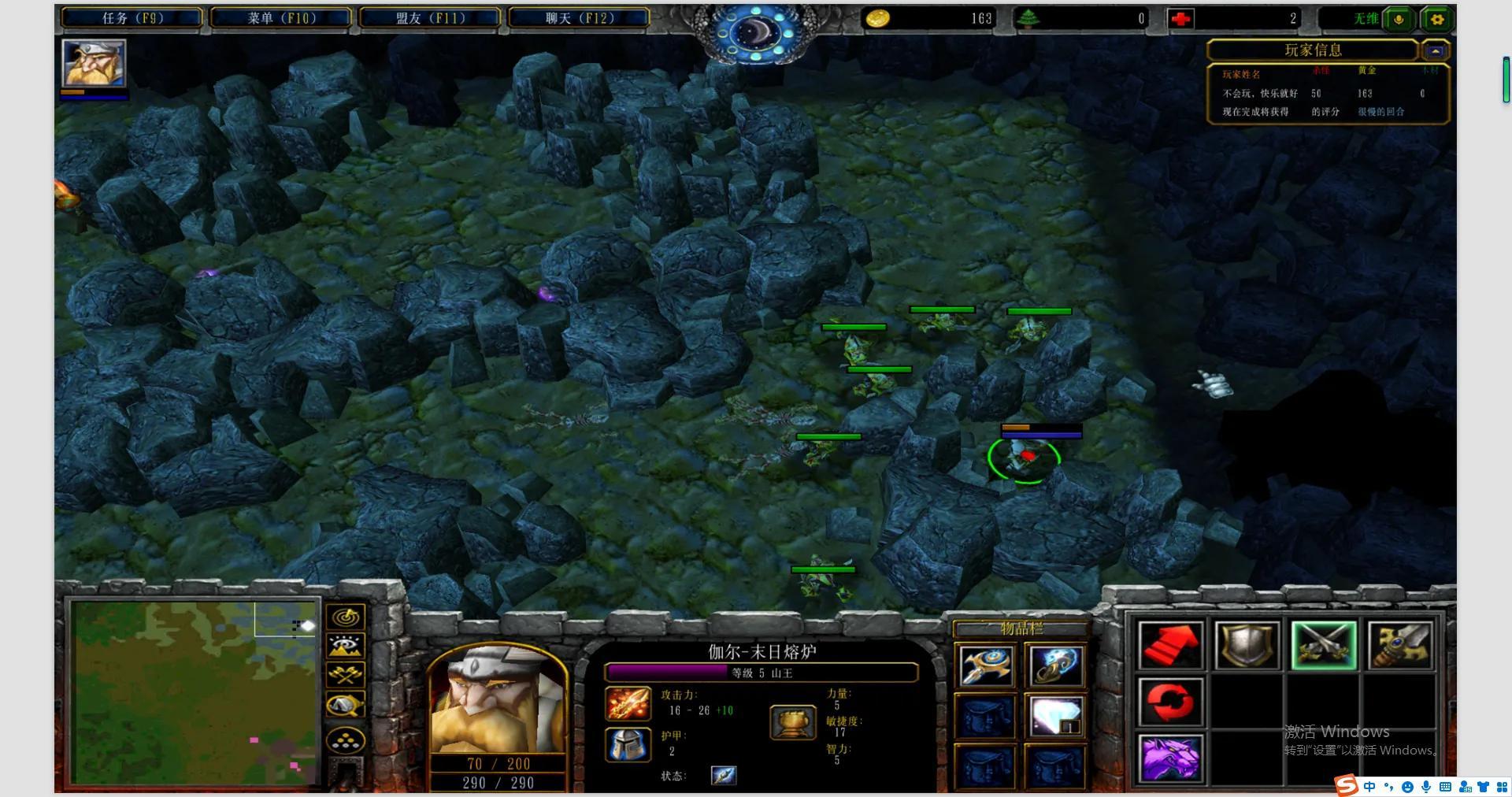
Task: Open the 盟友 (F11) allies menu
Action: point(430,18)
